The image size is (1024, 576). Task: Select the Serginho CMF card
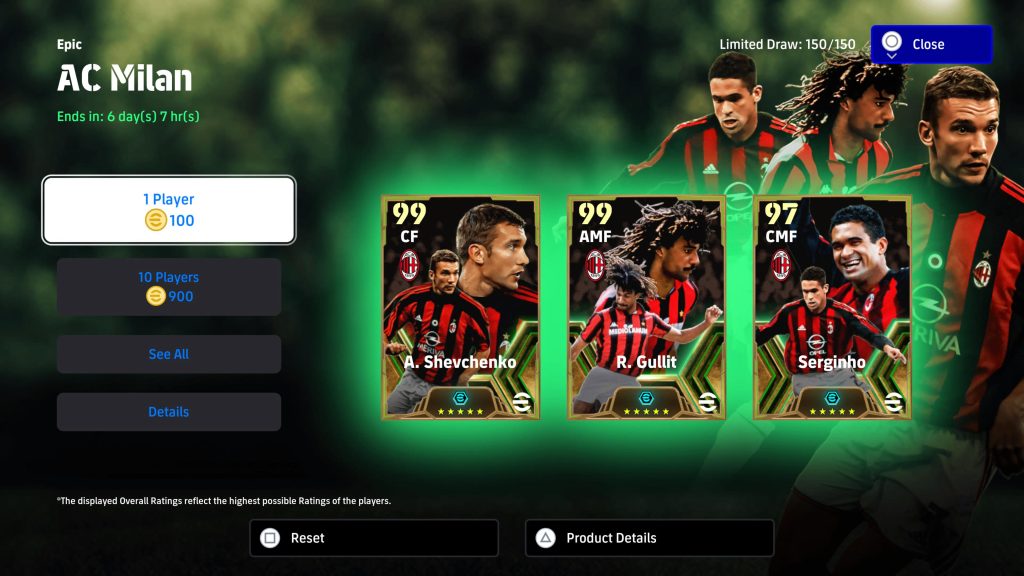[x=832, y=306]
